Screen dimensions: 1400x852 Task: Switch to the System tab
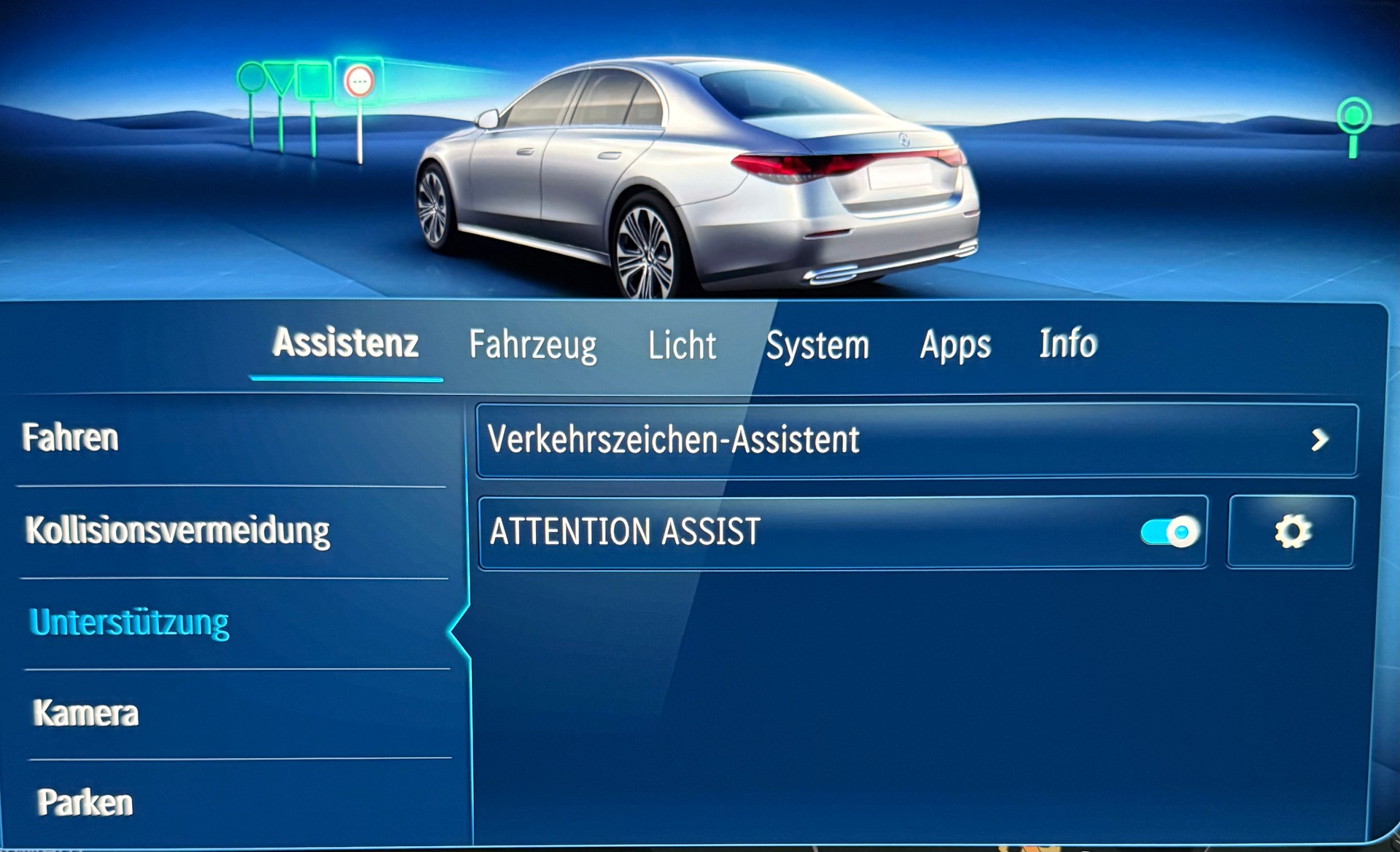(818, 345)
